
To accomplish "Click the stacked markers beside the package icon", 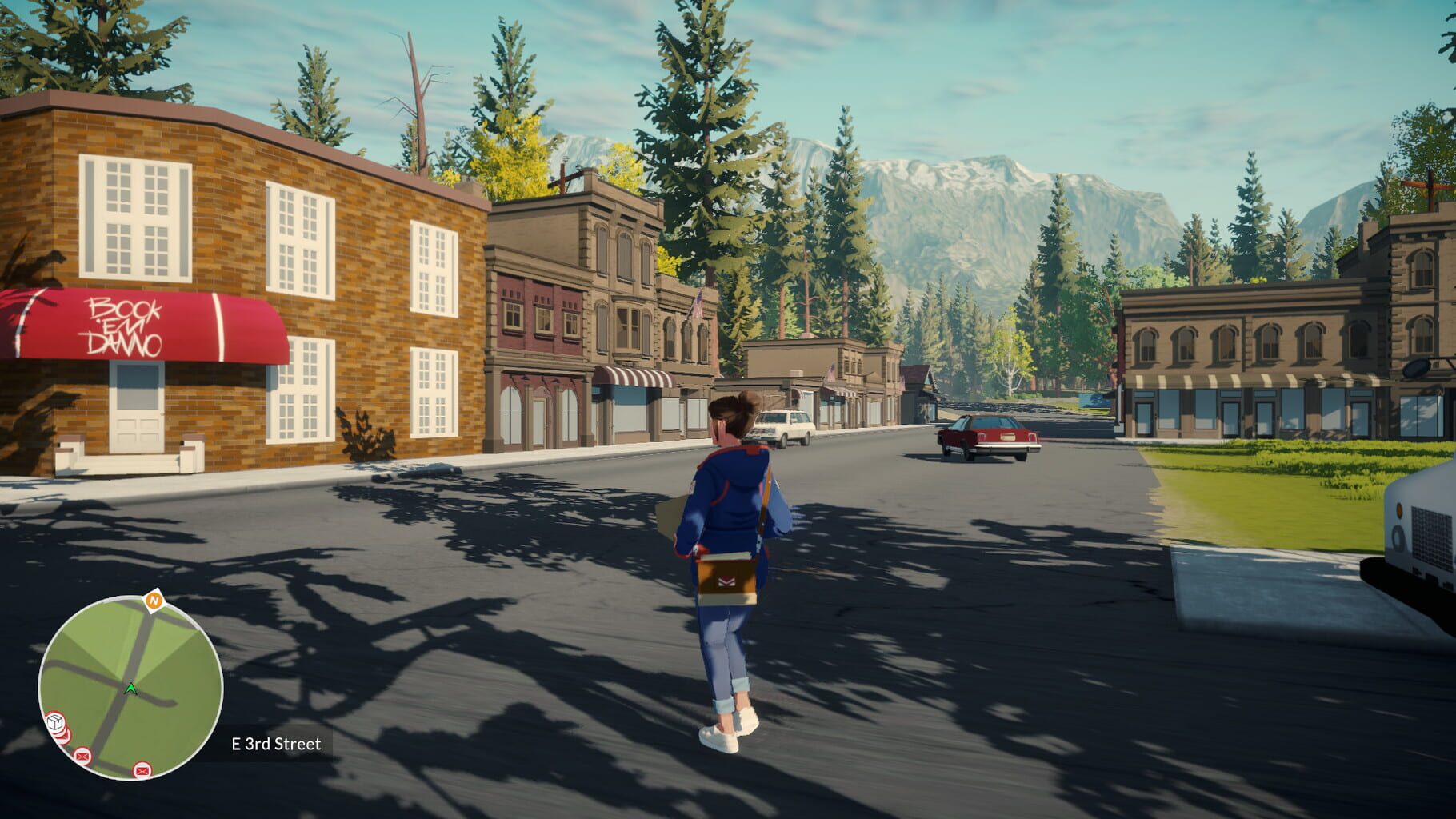I will [63, 734].
